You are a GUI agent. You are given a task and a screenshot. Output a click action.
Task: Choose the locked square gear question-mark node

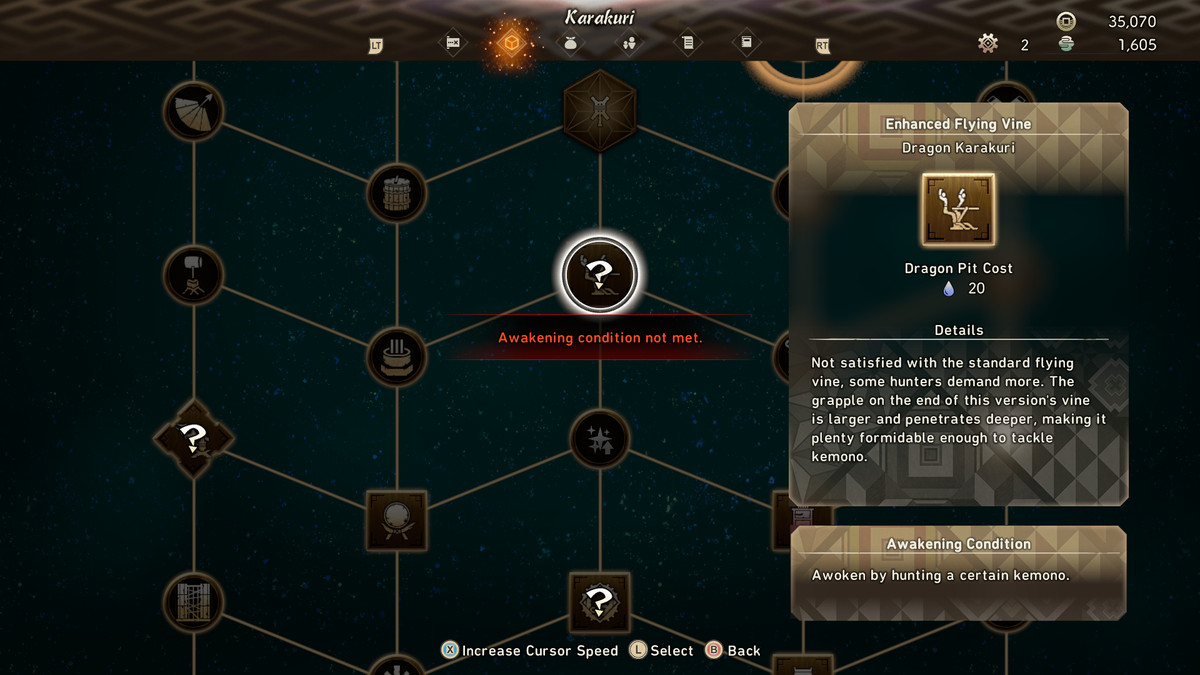[x=599, y=602]
